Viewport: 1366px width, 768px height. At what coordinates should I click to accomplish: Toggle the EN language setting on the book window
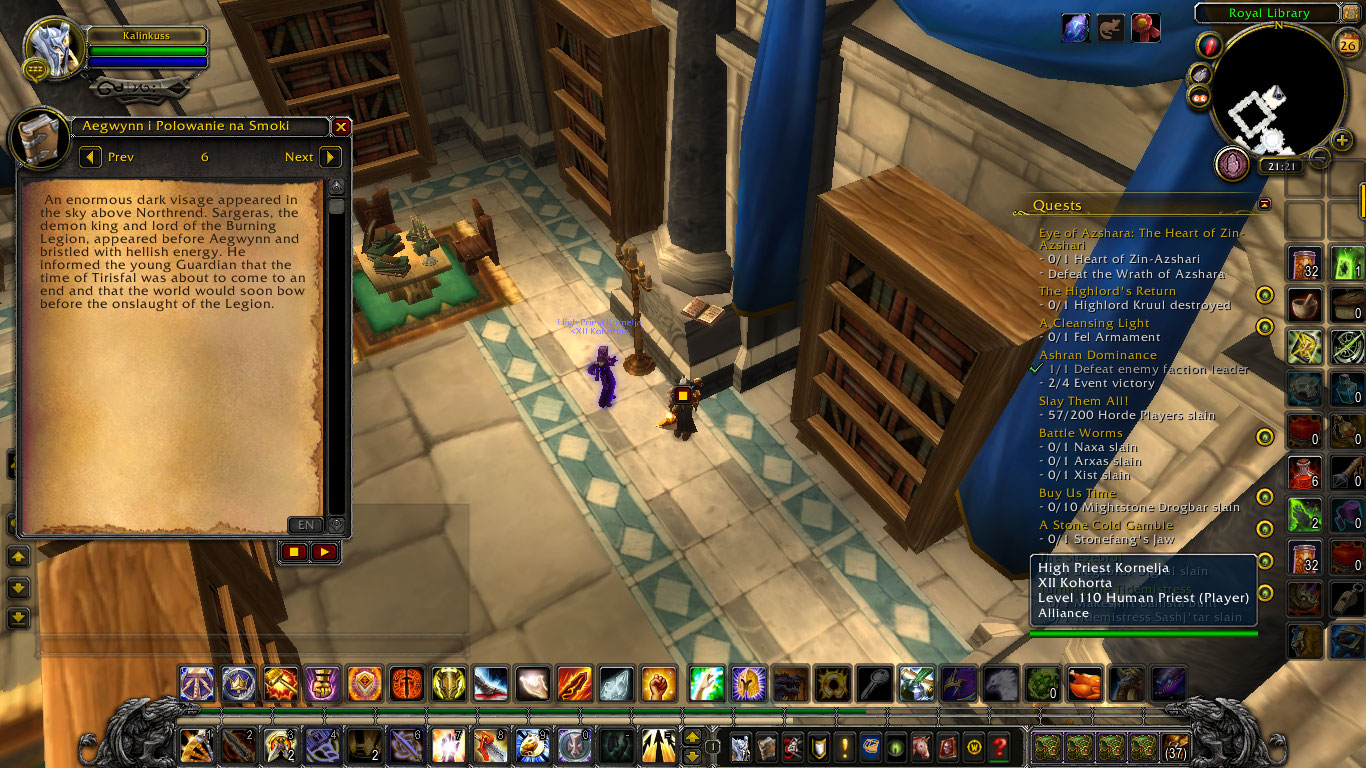click(x=305, y=525)
